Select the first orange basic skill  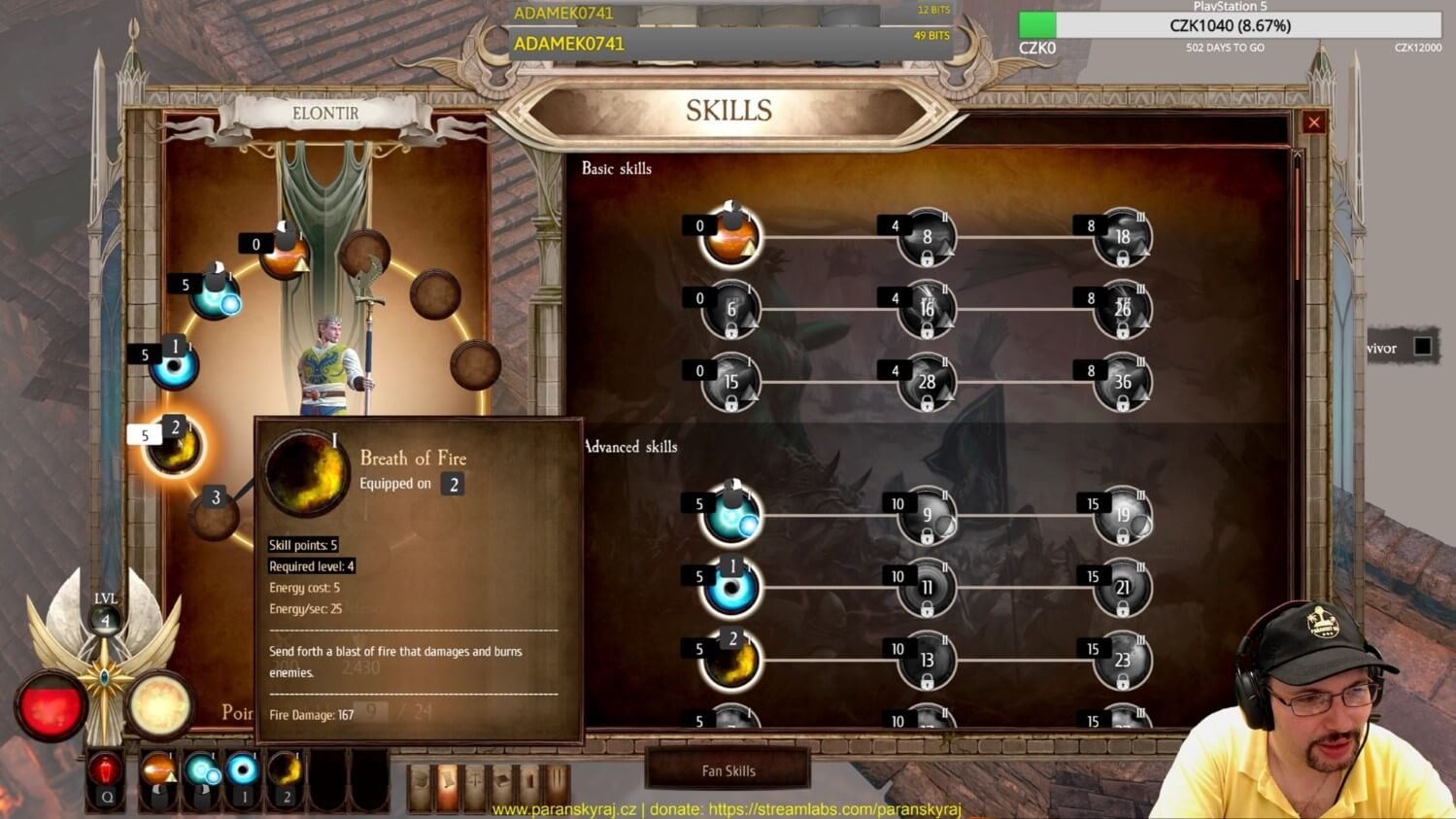[731, 237]
